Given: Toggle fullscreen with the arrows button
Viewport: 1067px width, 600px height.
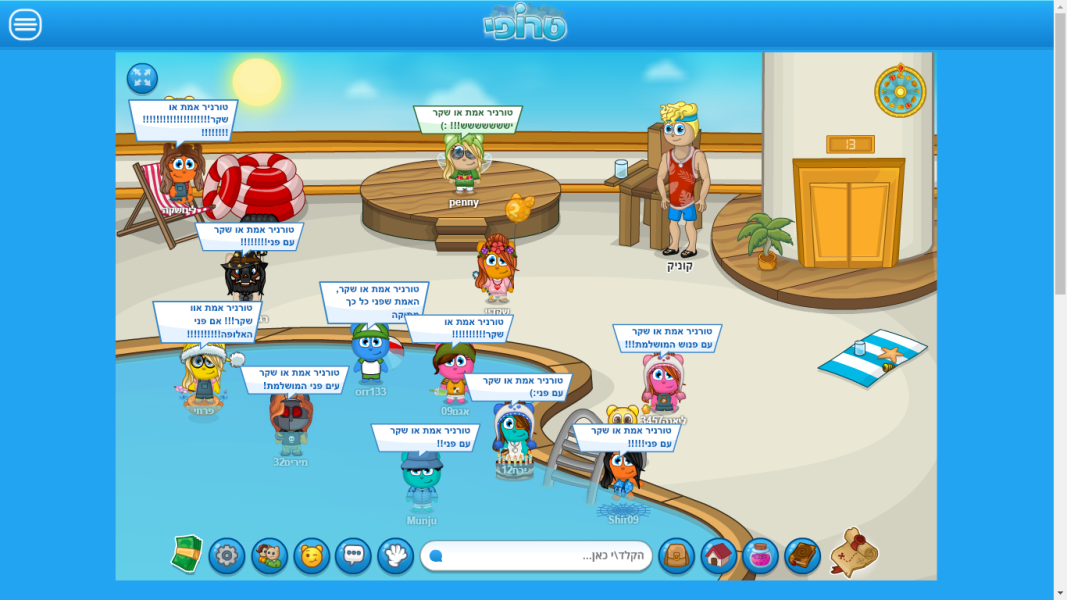Looking at the screenshot, I should 142,79.
